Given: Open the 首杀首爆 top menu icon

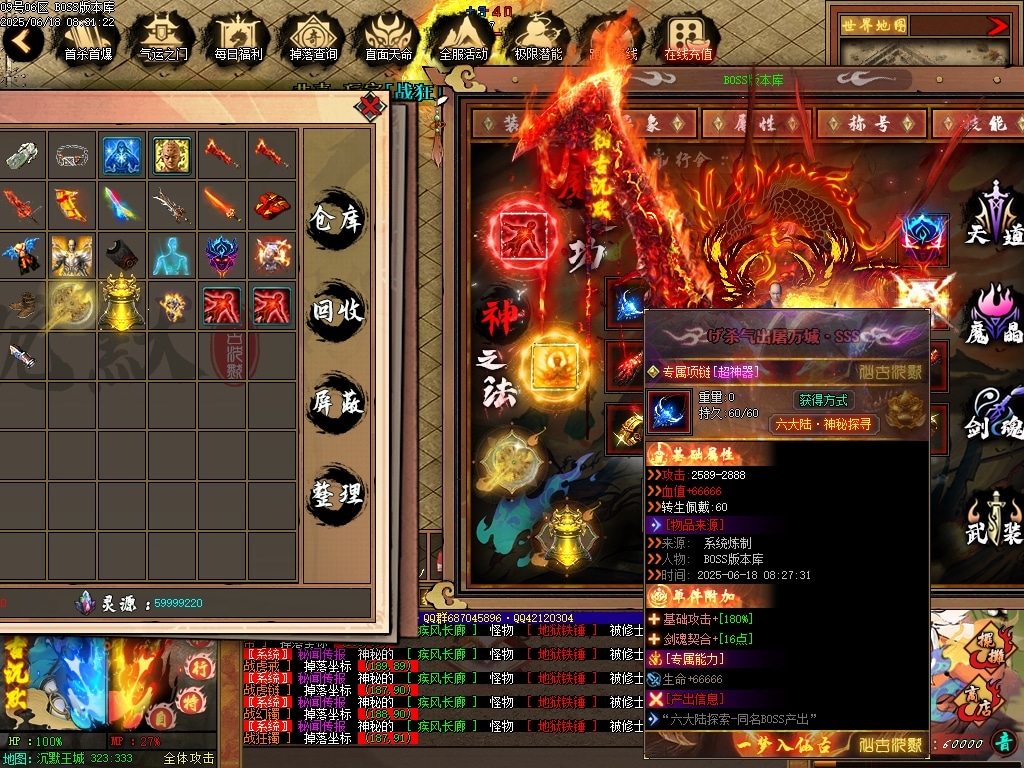Looking at the screenshot, I should point(87,37).
